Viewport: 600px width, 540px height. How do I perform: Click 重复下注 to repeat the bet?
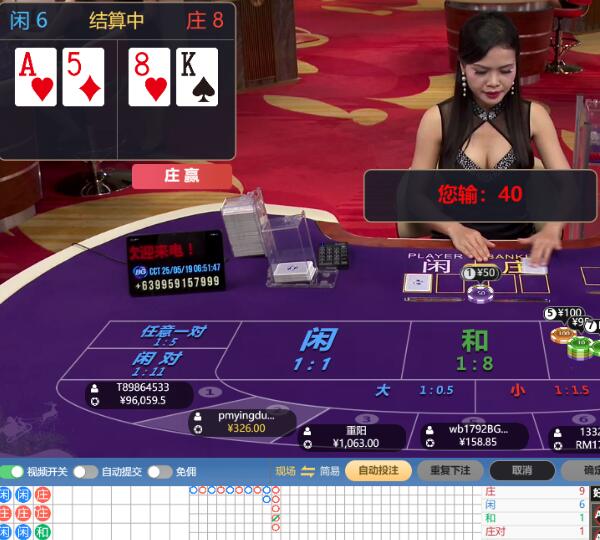450,470
